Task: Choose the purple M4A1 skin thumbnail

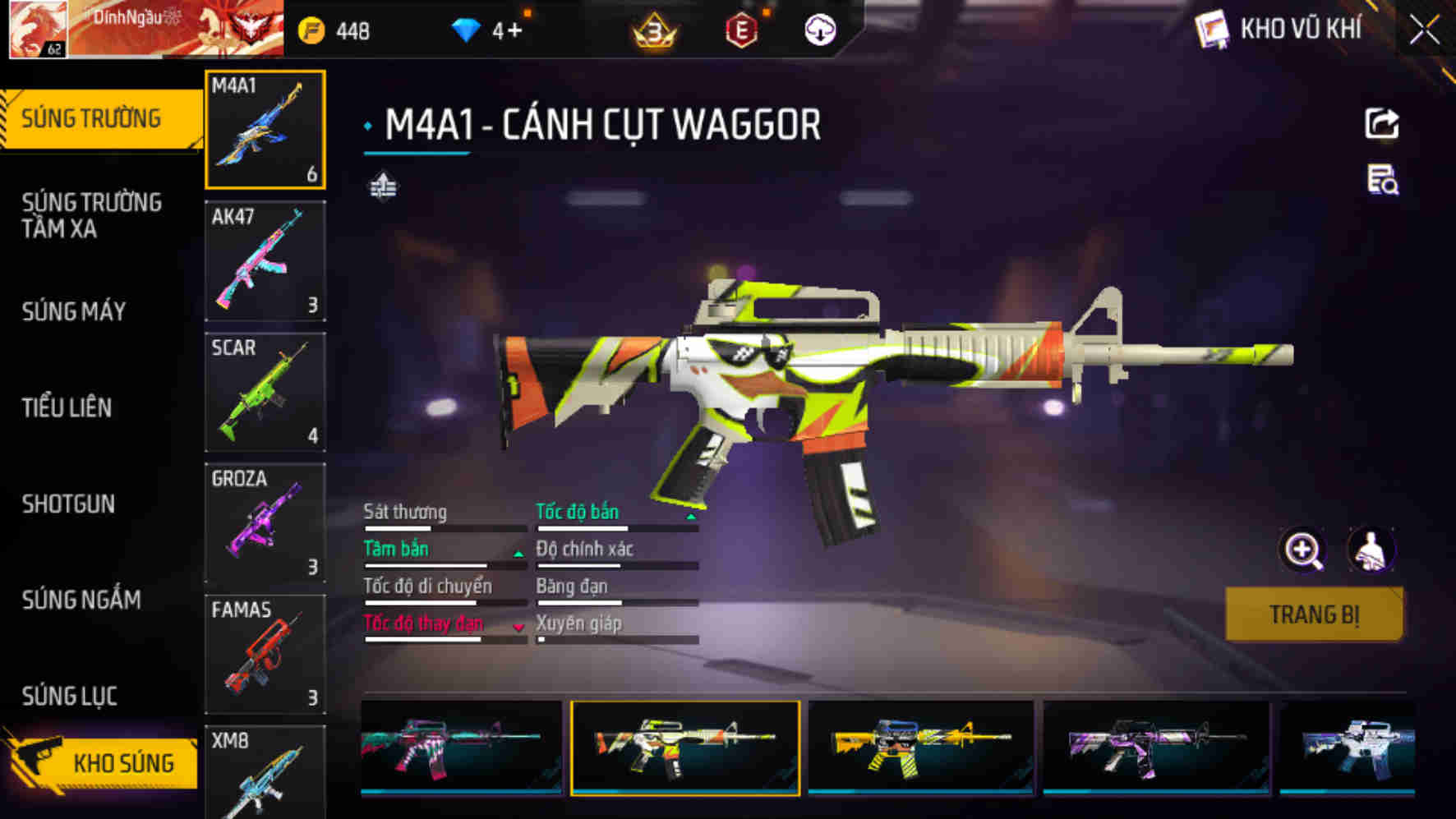Action: 1156,748
